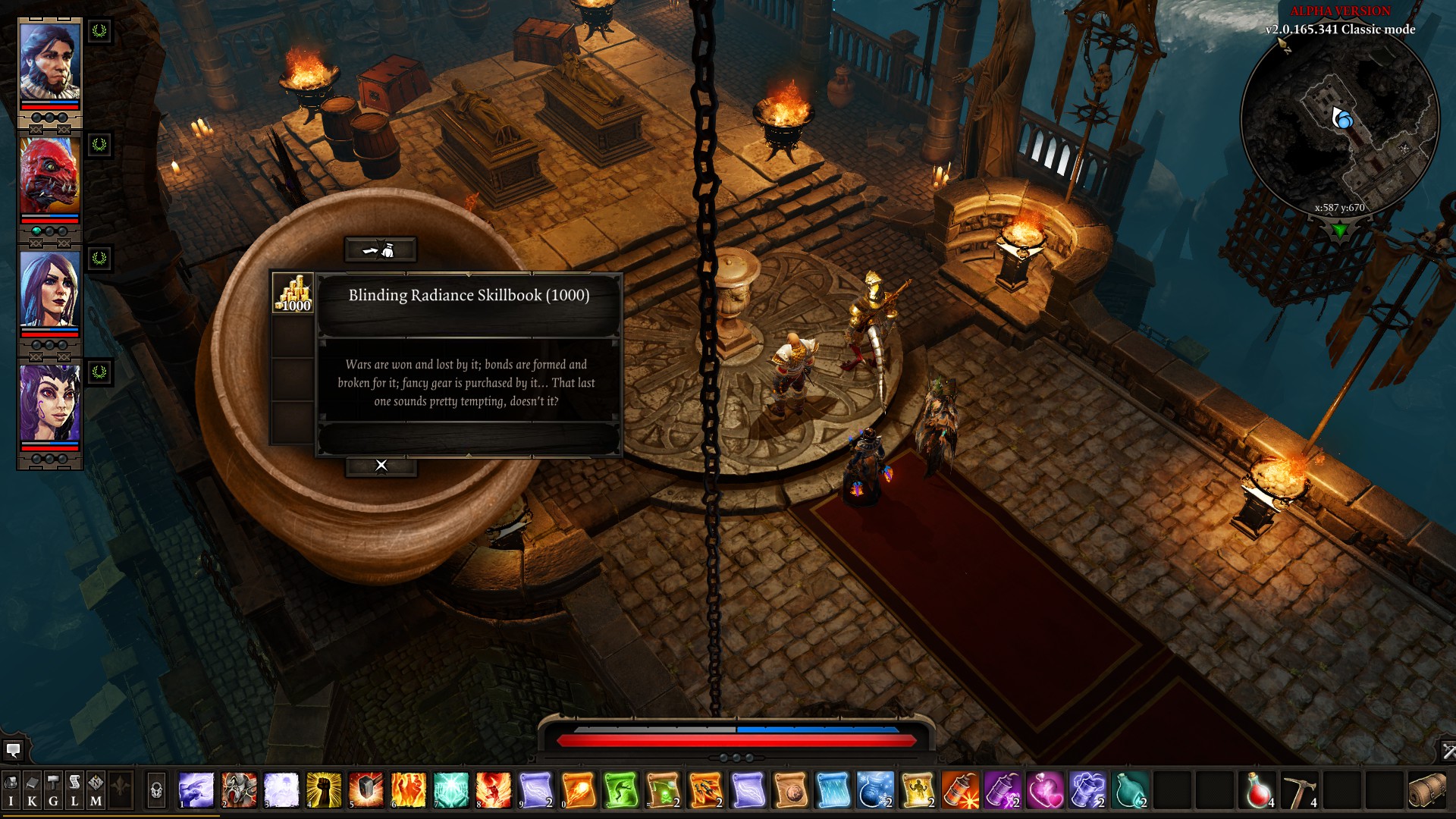Drink the red health potion
Image resolution: width=1456 pixels, height=819 pixels.
(x=1258, y=790)
